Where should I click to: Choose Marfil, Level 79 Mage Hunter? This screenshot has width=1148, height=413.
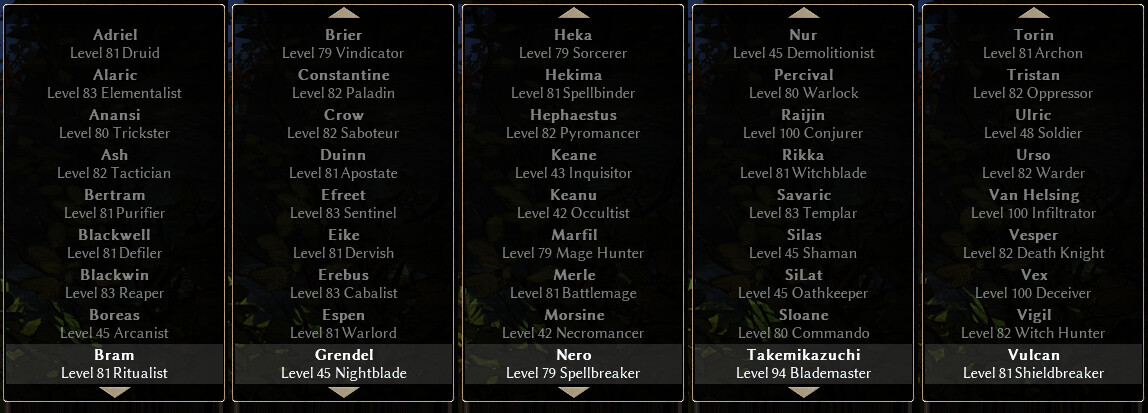(573, 244)
